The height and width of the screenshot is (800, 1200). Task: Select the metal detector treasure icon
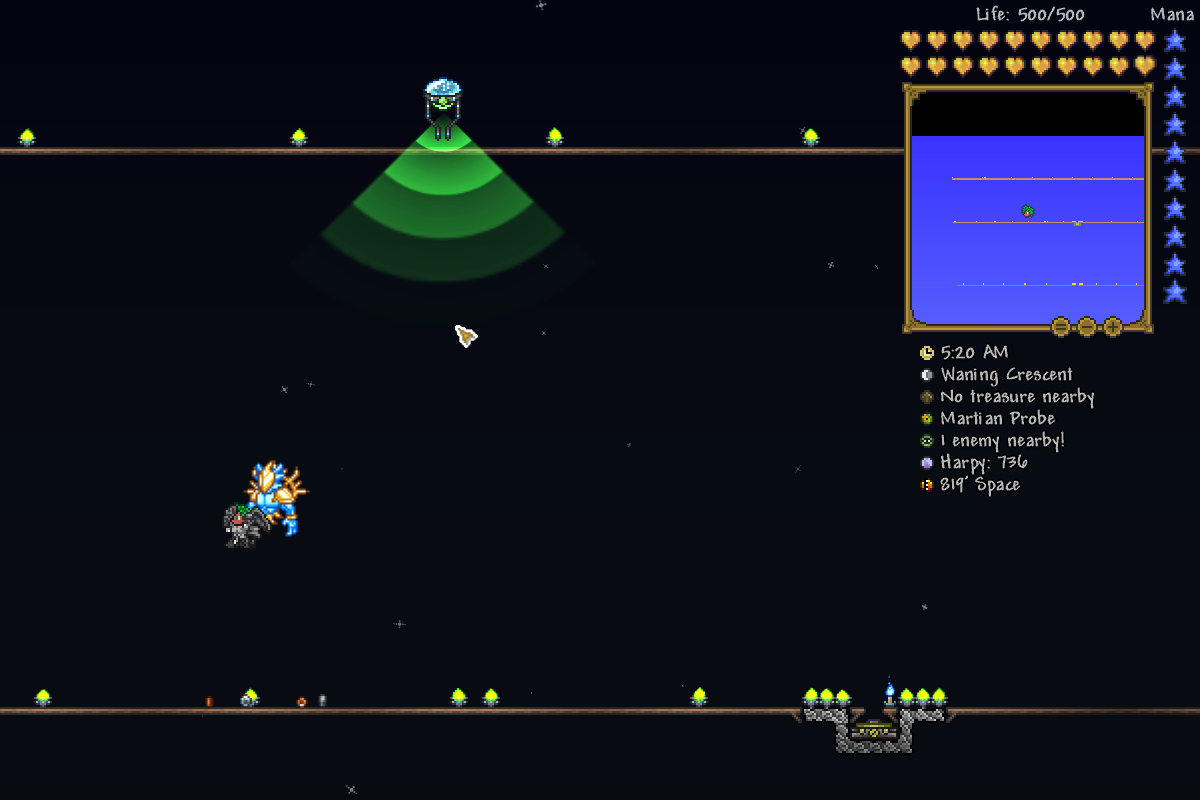pyautogui.click(x=927, y=397)
